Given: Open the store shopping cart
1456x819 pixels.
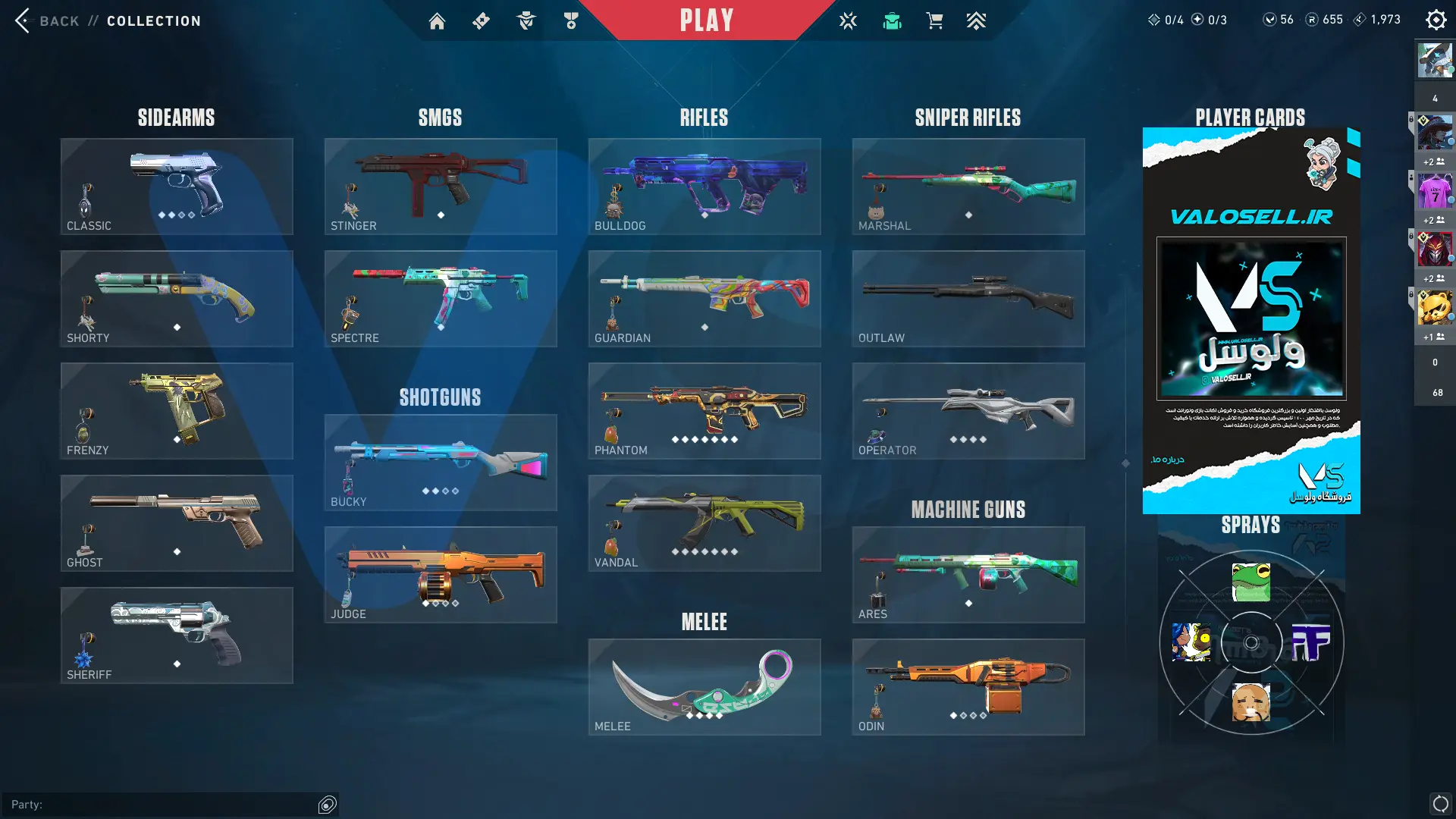Looking at the screenshot, I should coord(934,21).
